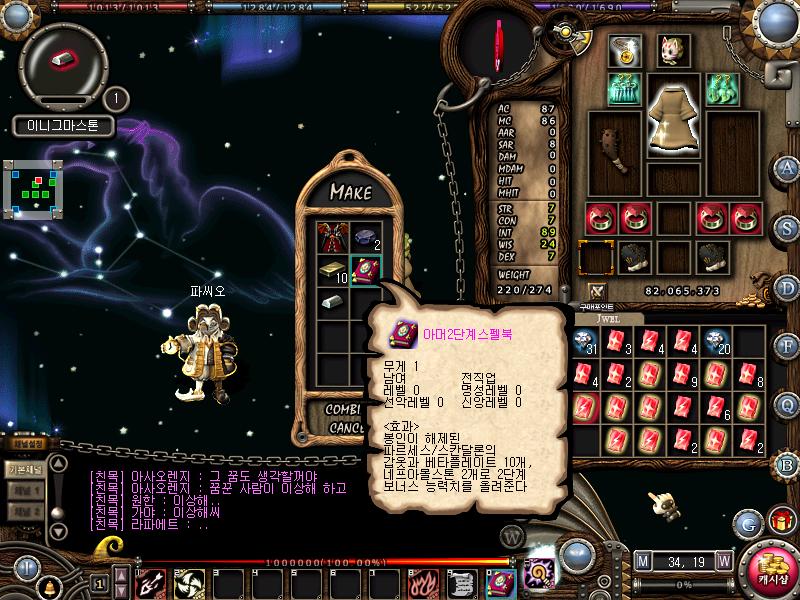Click the round A side button

788,168
